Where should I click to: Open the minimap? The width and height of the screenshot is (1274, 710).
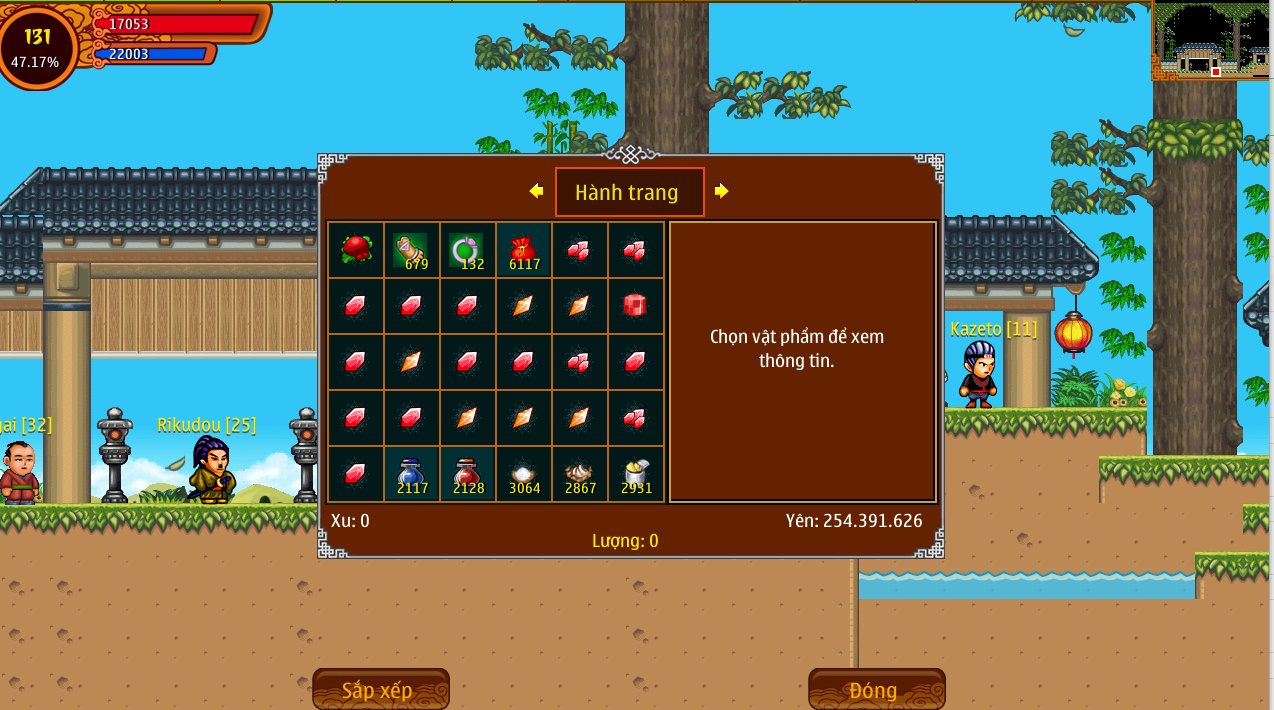[x=1212, y=40]
